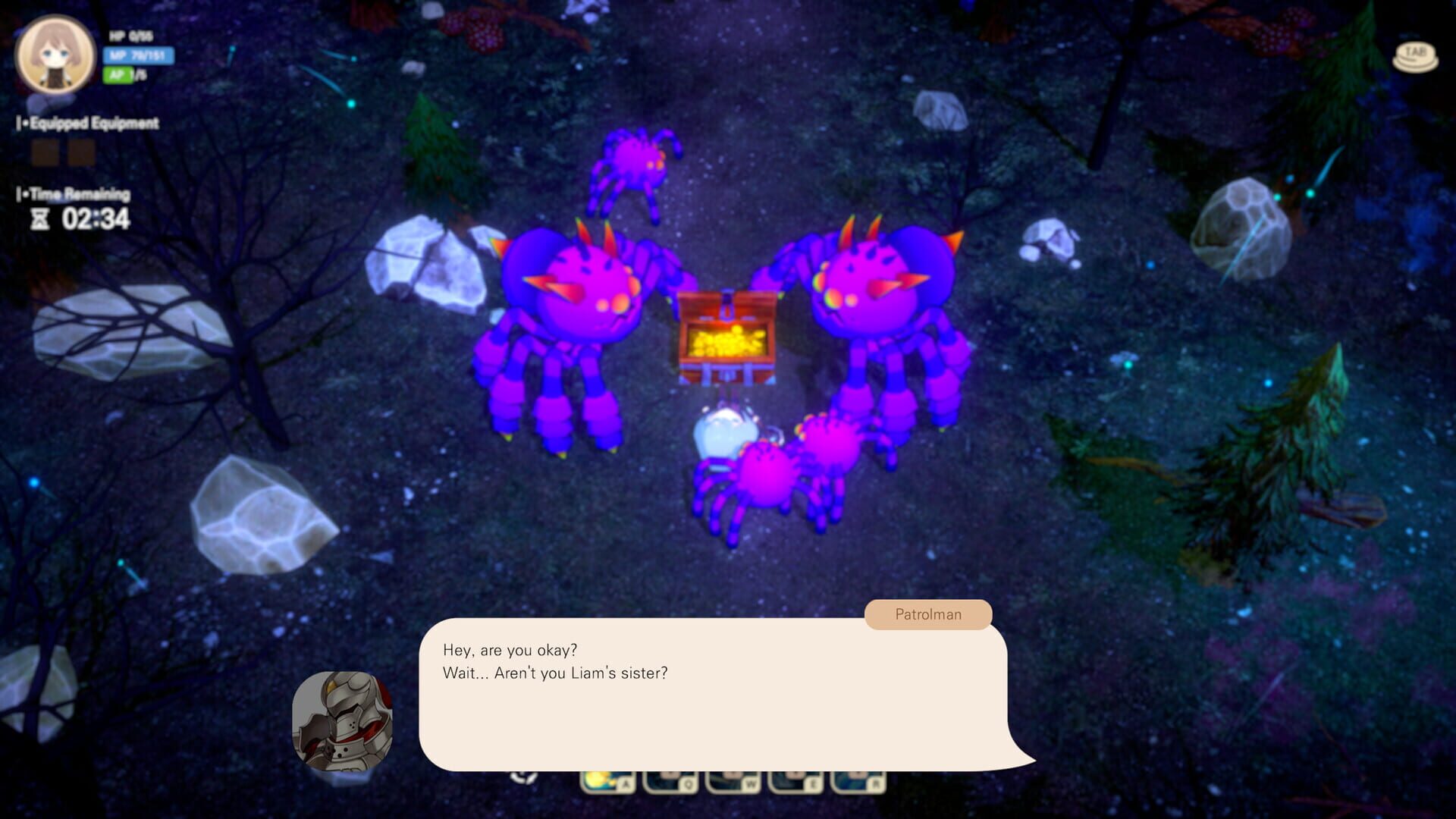Click the Patrolman name tag on the dialogue box

click(x=927, y=614)
